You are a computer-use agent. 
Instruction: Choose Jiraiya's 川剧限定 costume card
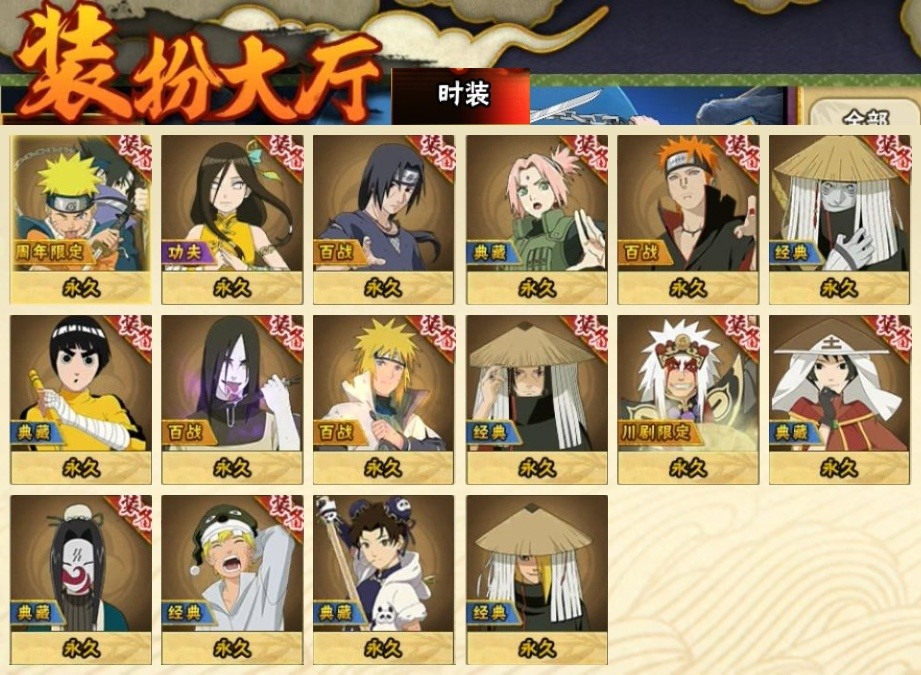(687, 399)
